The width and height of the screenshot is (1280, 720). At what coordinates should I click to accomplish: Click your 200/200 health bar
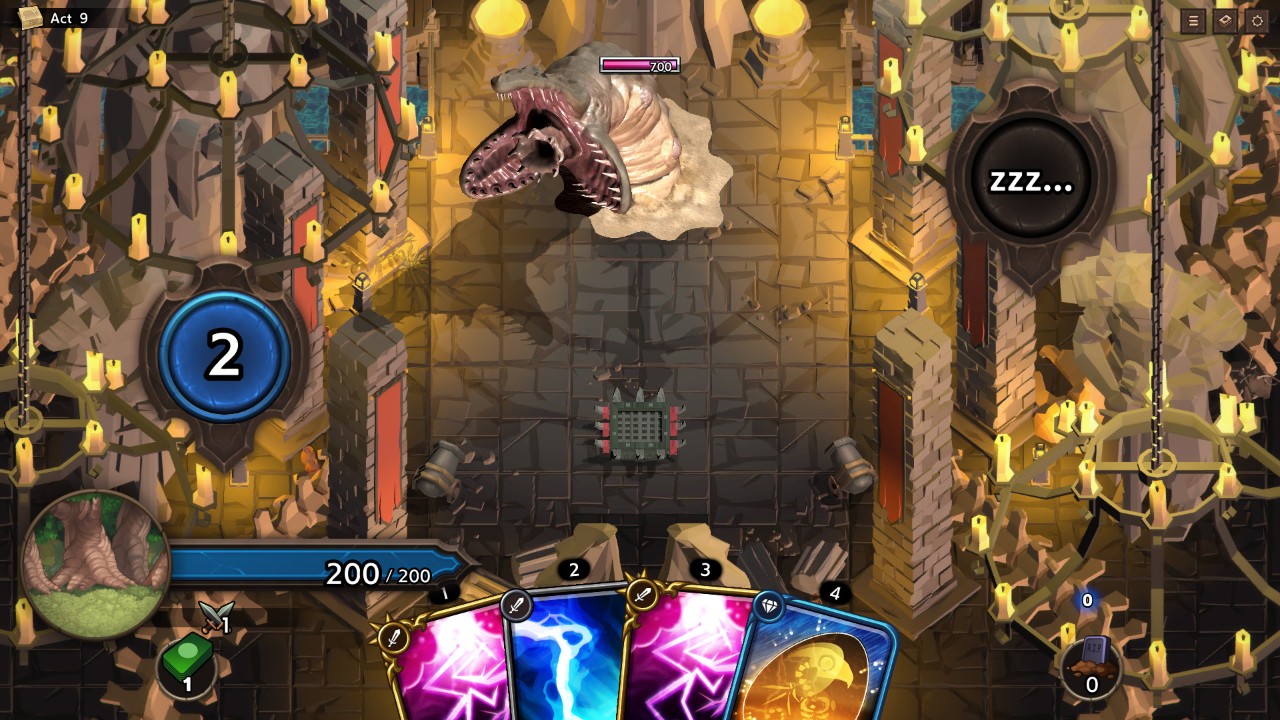tap(310, 565)
